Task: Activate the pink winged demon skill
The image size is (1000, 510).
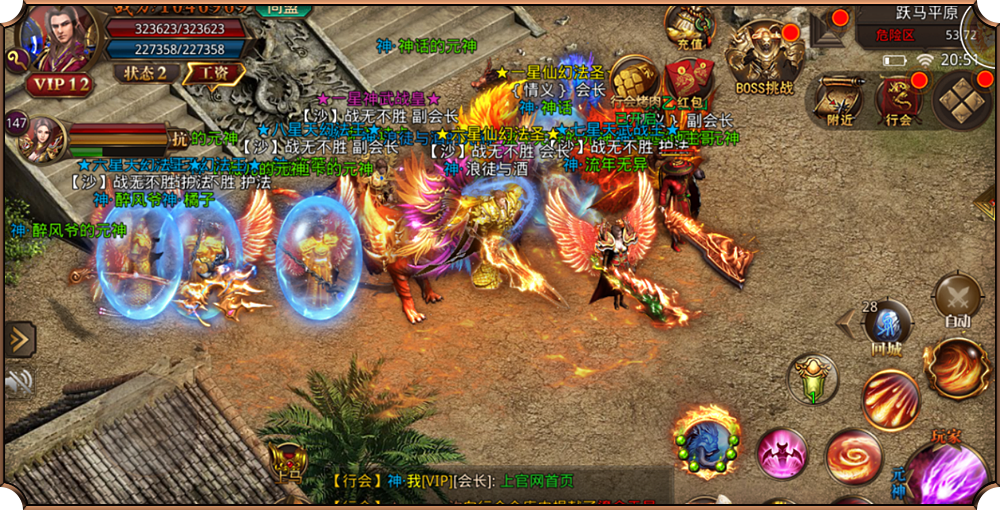Action: coord(782,455)
